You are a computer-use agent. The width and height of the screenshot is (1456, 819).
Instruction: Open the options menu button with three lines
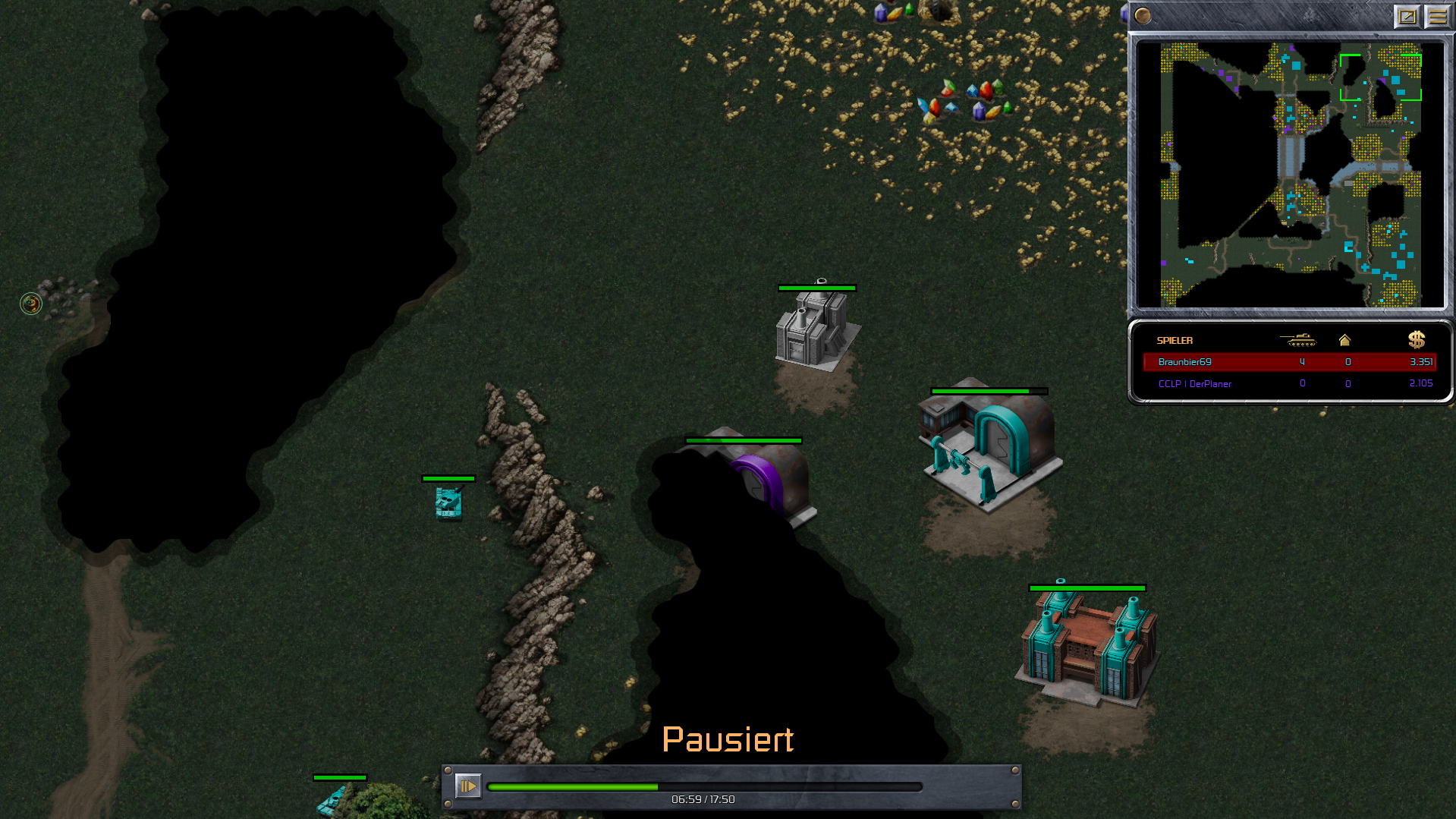[1437, 16]
